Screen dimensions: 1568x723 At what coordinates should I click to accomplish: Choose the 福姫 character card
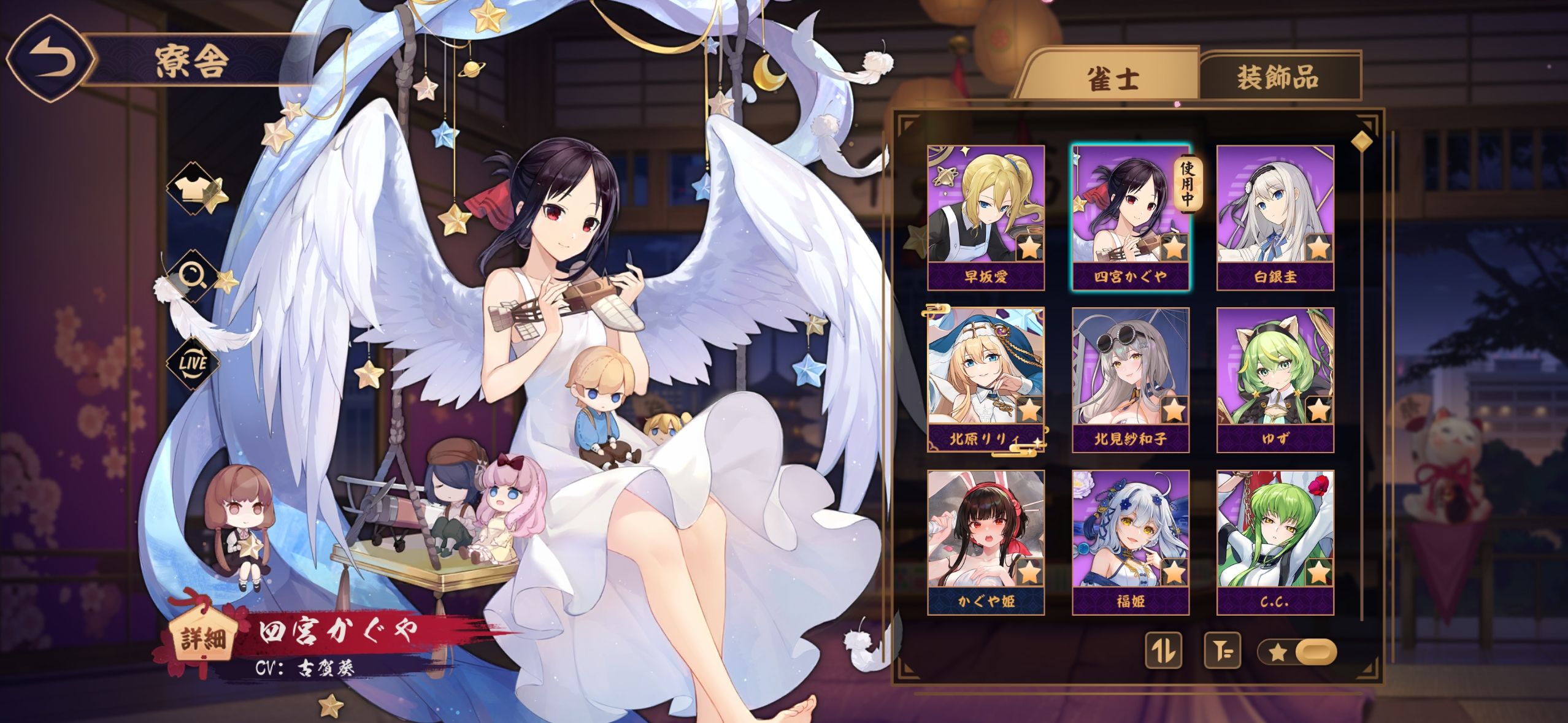point(1130,542)
